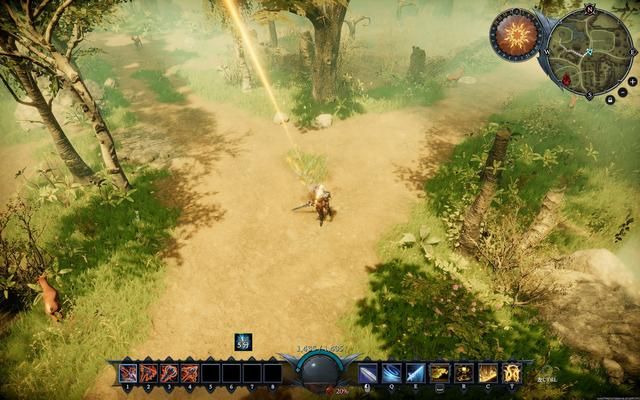
Task: Inspect the buff icon with the timer
Action: [x=243, y=342]
